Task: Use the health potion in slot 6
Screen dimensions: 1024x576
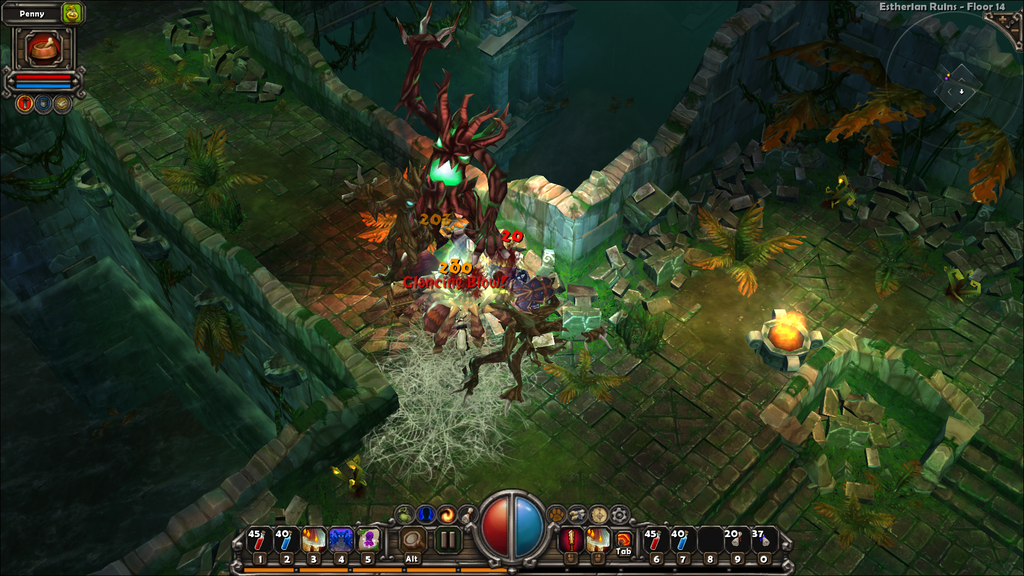Action: (656, 541)
